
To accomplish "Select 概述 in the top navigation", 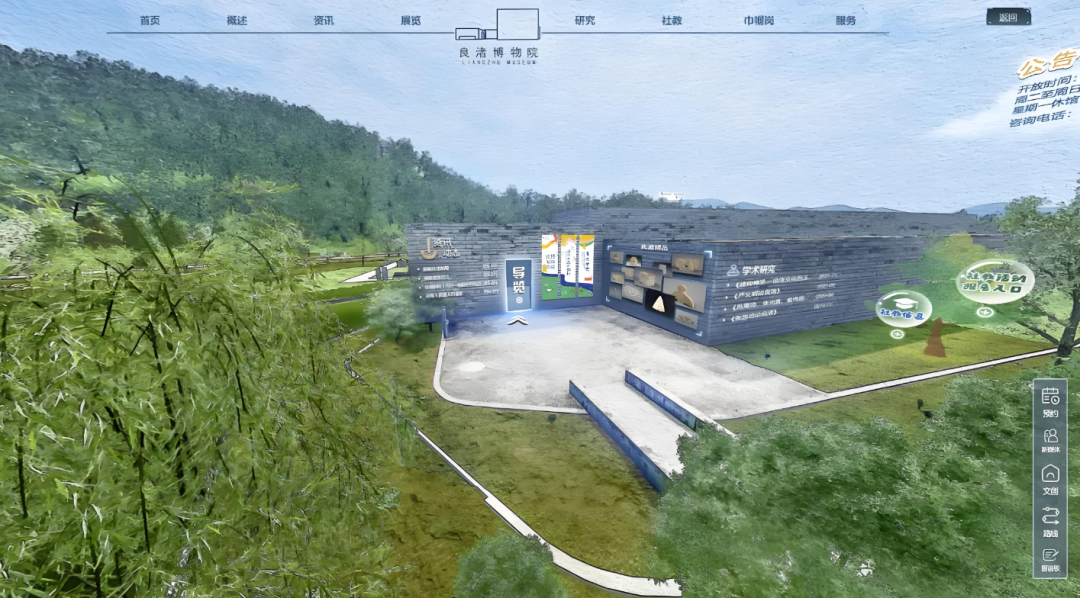I will [237, 21].
